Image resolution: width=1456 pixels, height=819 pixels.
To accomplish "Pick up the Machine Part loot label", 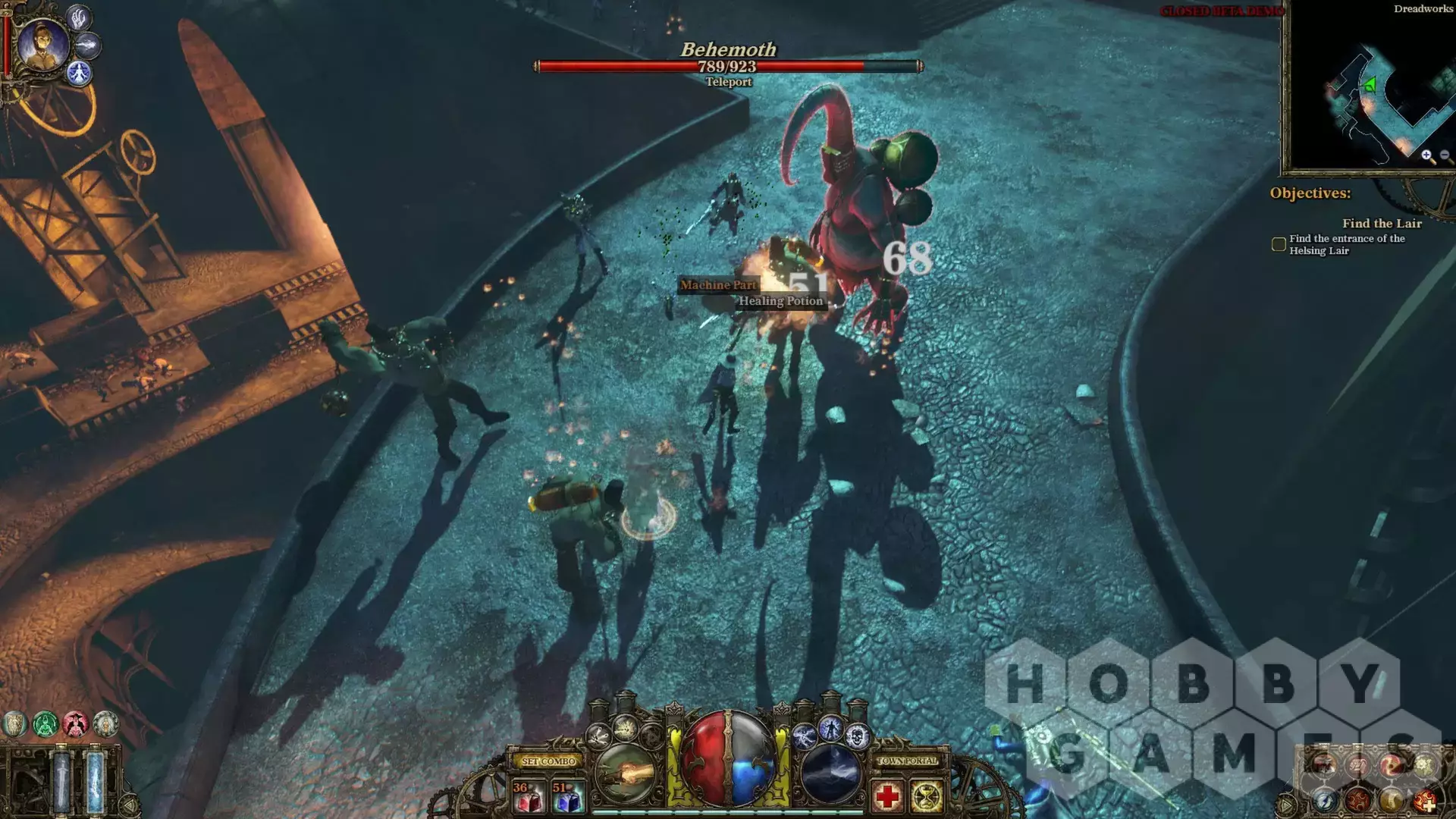I will tap(718, 285).
